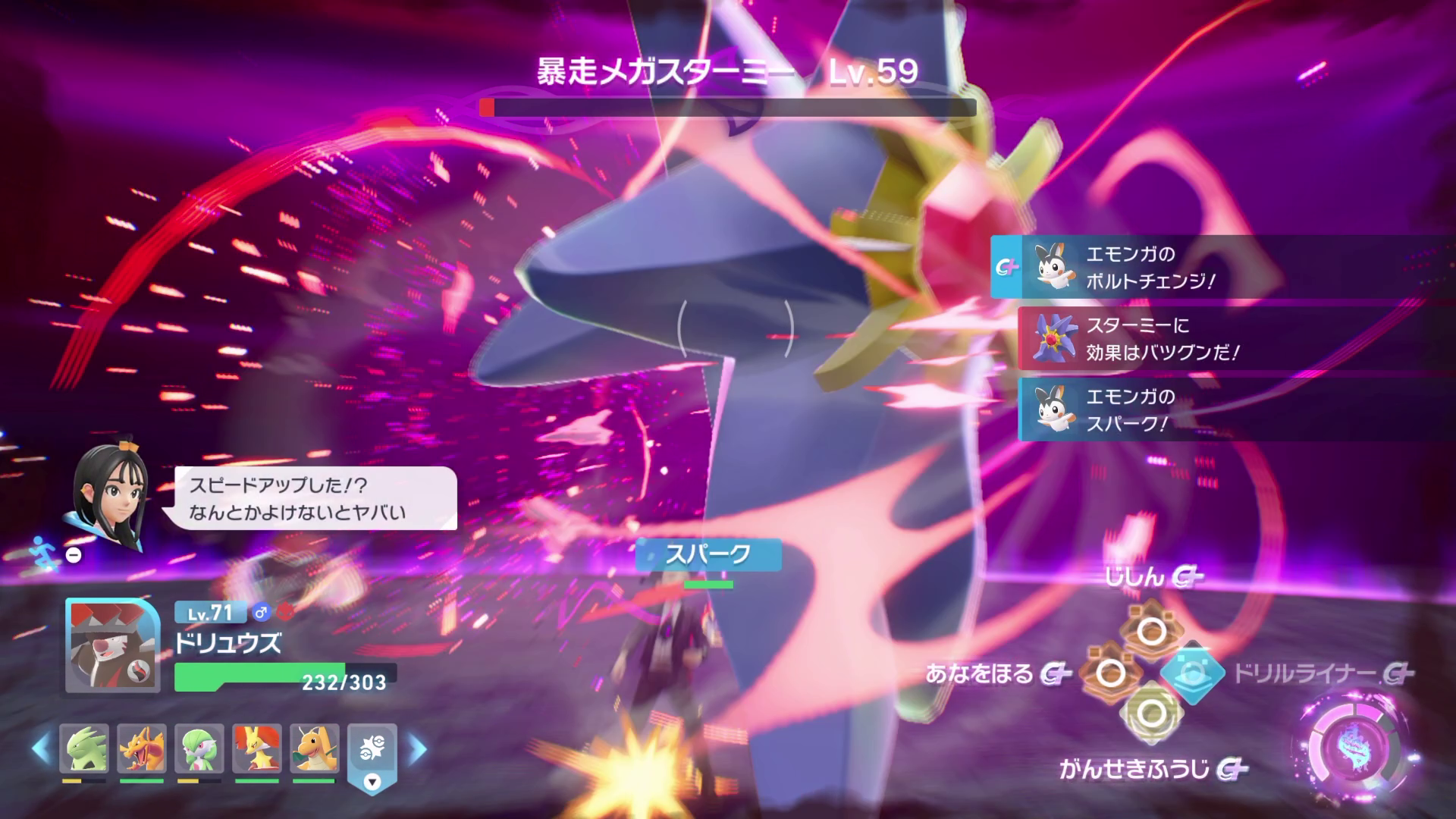Switch to Charizard from the party bar
Screen dimensions: 1456x819
(142, 748)
